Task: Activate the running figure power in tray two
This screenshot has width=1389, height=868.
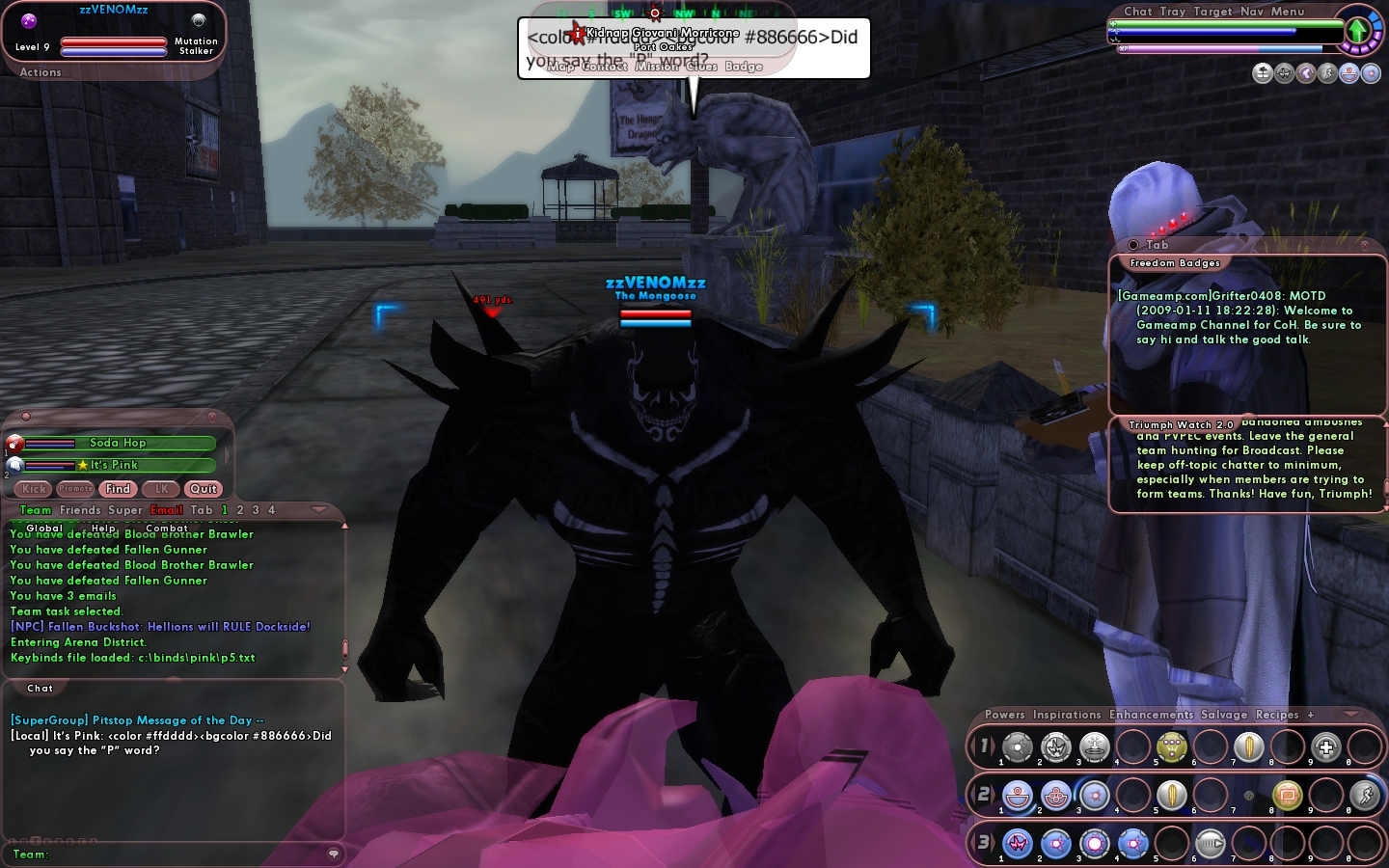Action: click(1365, 796)
